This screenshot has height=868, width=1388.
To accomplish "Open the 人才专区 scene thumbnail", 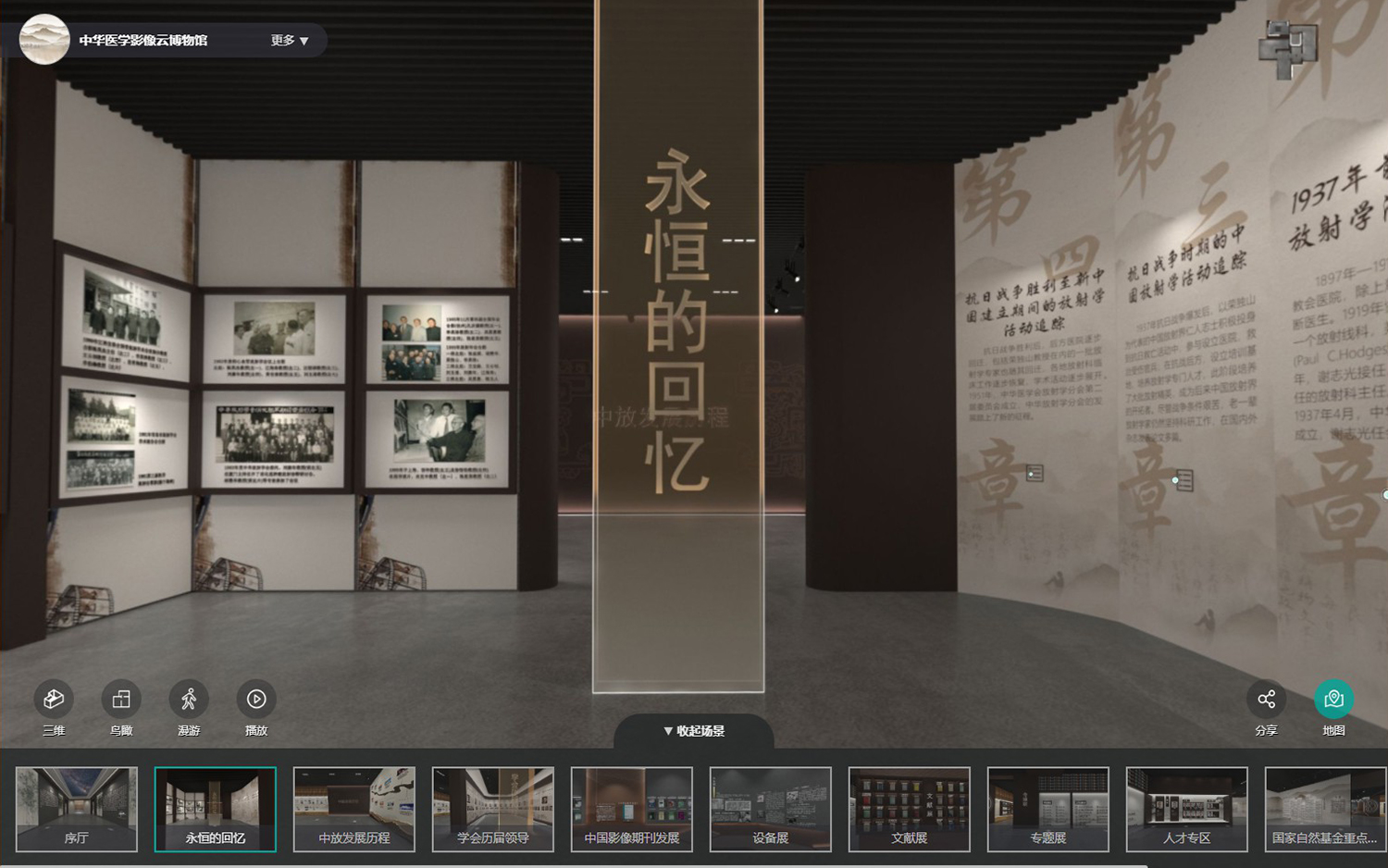I will 1187,808.
